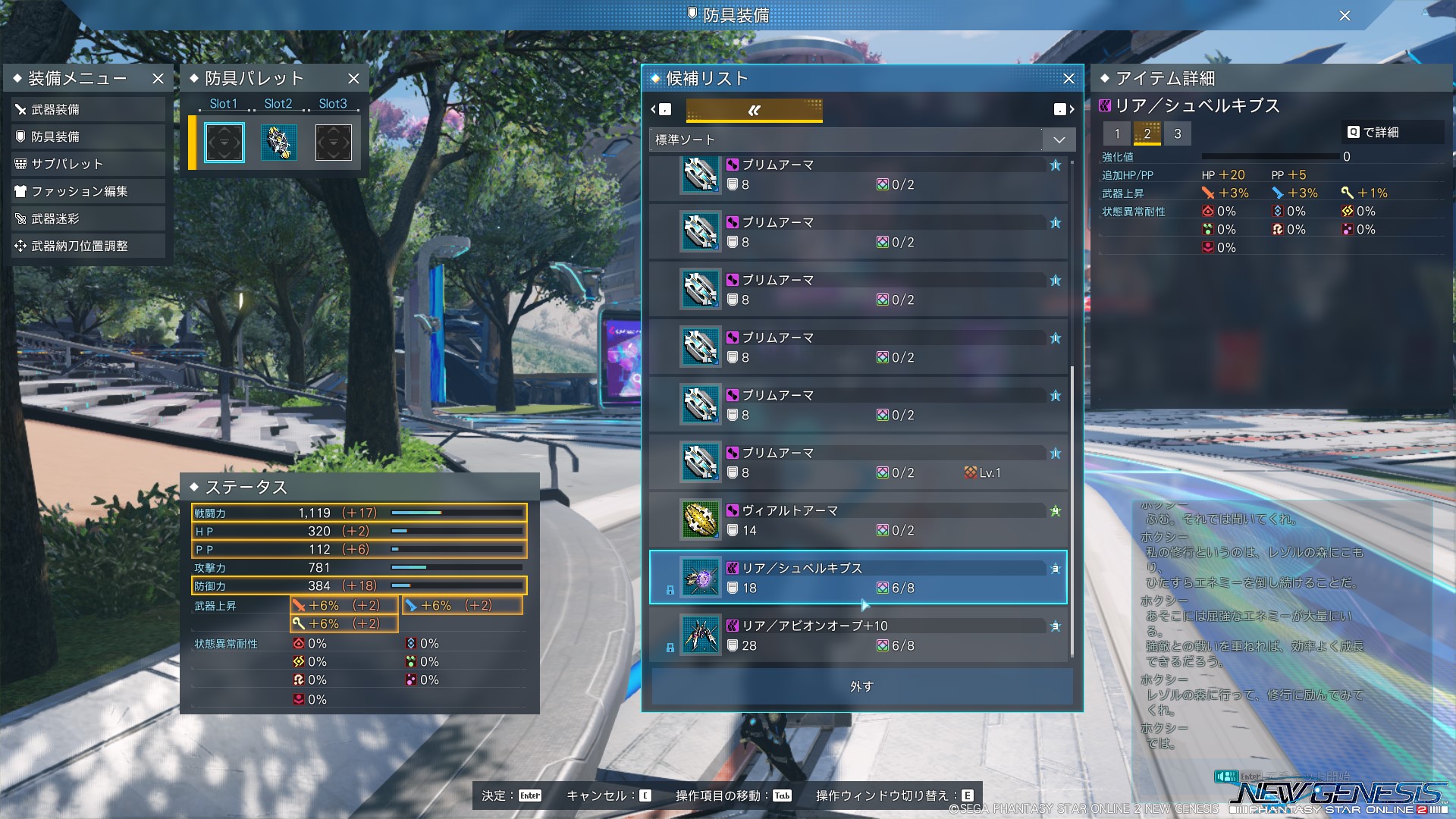Choose the プリムアーマ row showing Lv.1
The image size is (1456, 819).
click(858, 463)
